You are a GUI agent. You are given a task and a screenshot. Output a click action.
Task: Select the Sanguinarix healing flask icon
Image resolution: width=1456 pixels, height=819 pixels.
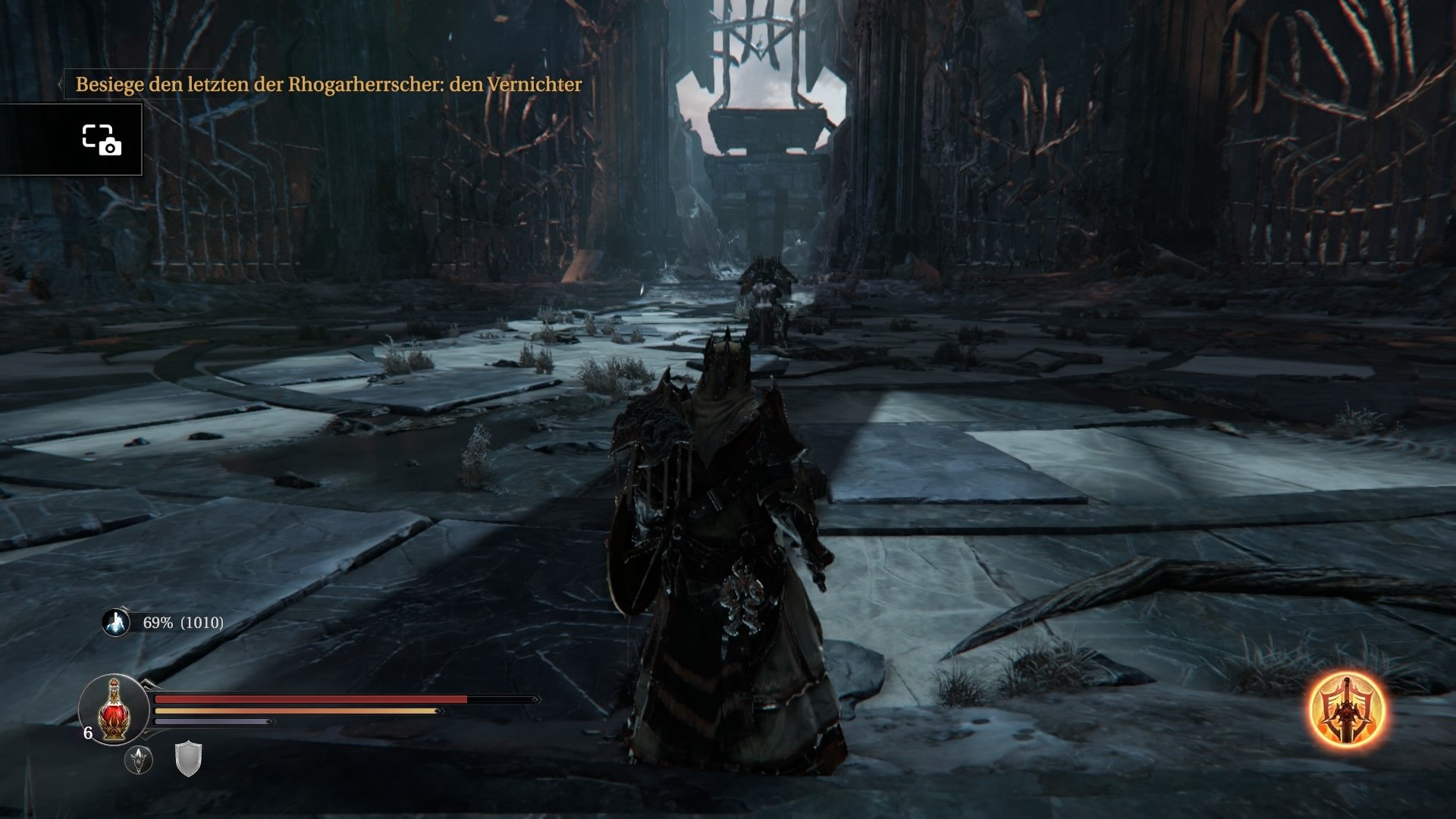point(113,711)
